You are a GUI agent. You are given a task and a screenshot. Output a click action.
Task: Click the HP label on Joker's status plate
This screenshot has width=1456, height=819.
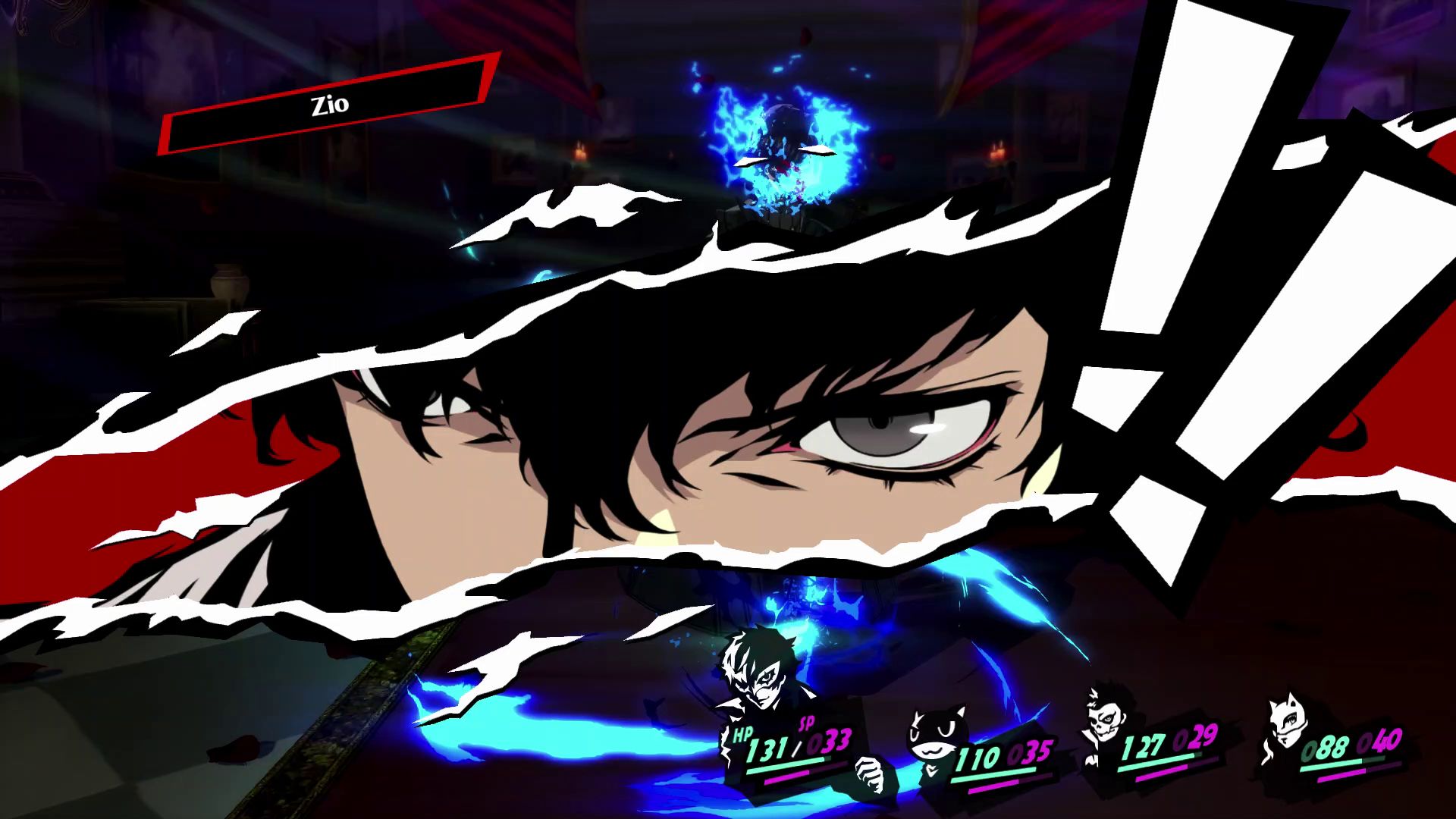pyautogui.click(x=743, y=736)
